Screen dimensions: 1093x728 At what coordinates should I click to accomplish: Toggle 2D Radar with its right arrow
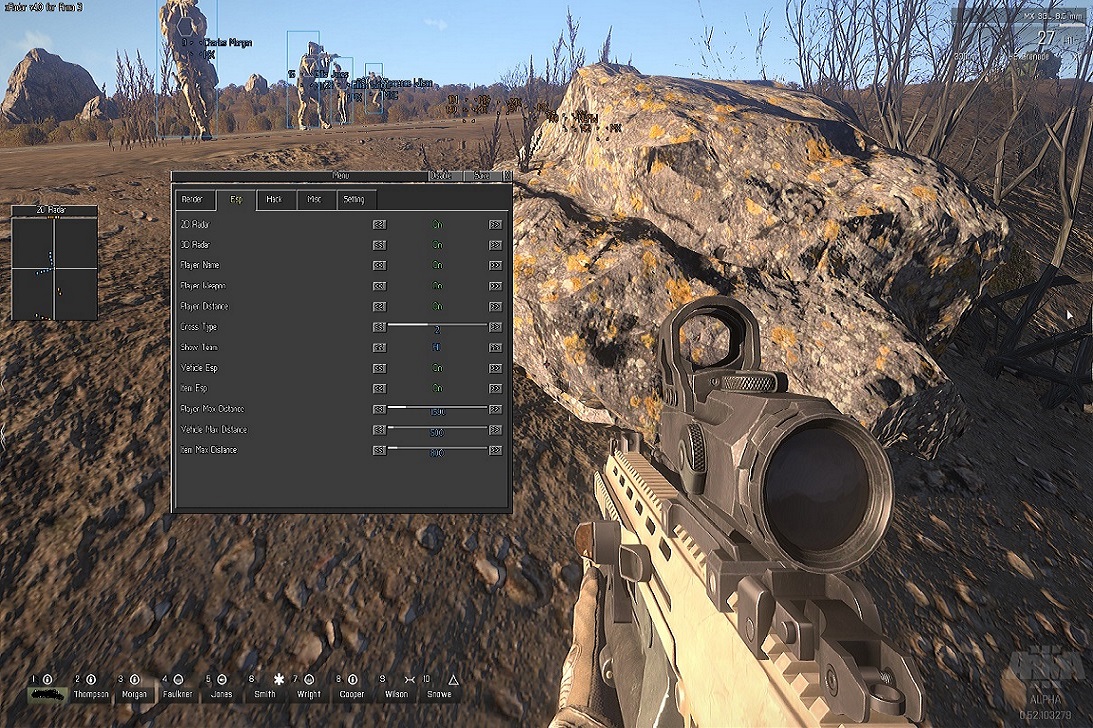[495, 225]
